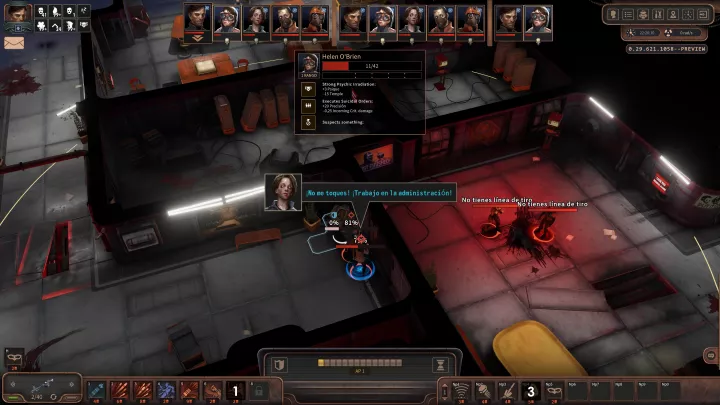The image size is (720, 405).
Task: Select consumable hotbar slot numbered 3
Action: (x=531, y=391)
